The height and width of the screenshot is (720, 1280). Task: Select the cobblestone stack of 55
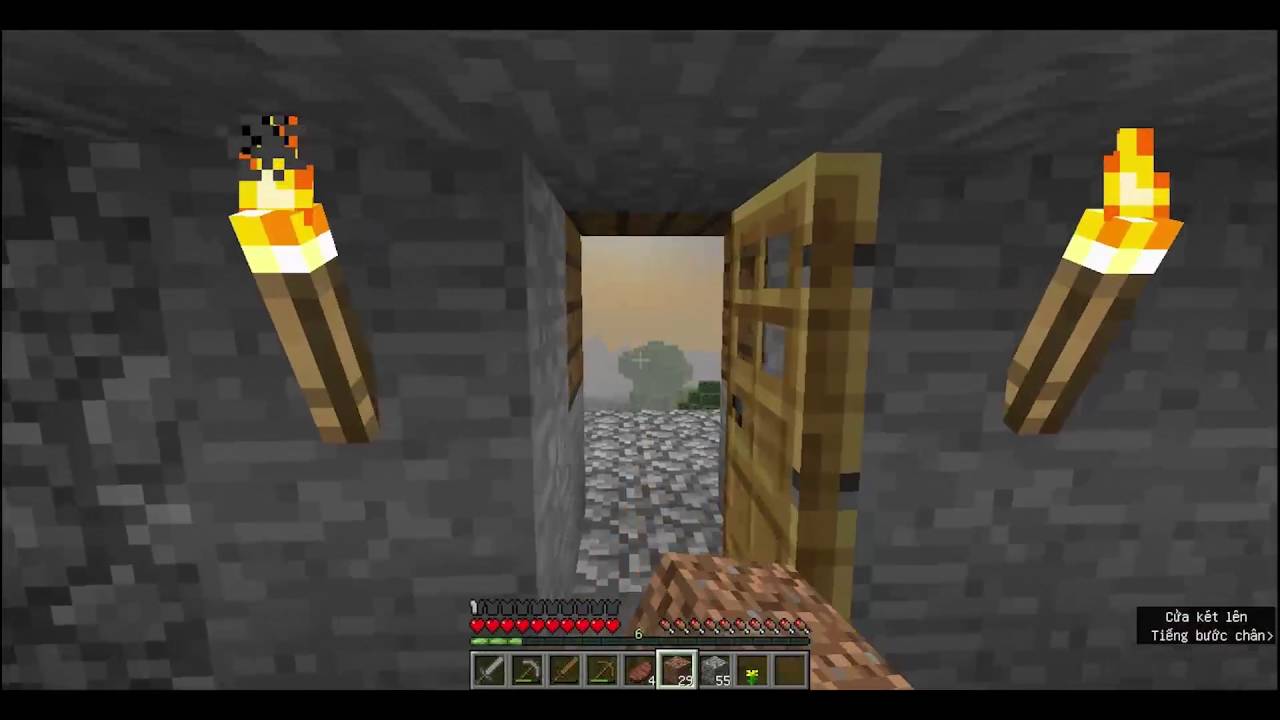[x=713, y=668]
